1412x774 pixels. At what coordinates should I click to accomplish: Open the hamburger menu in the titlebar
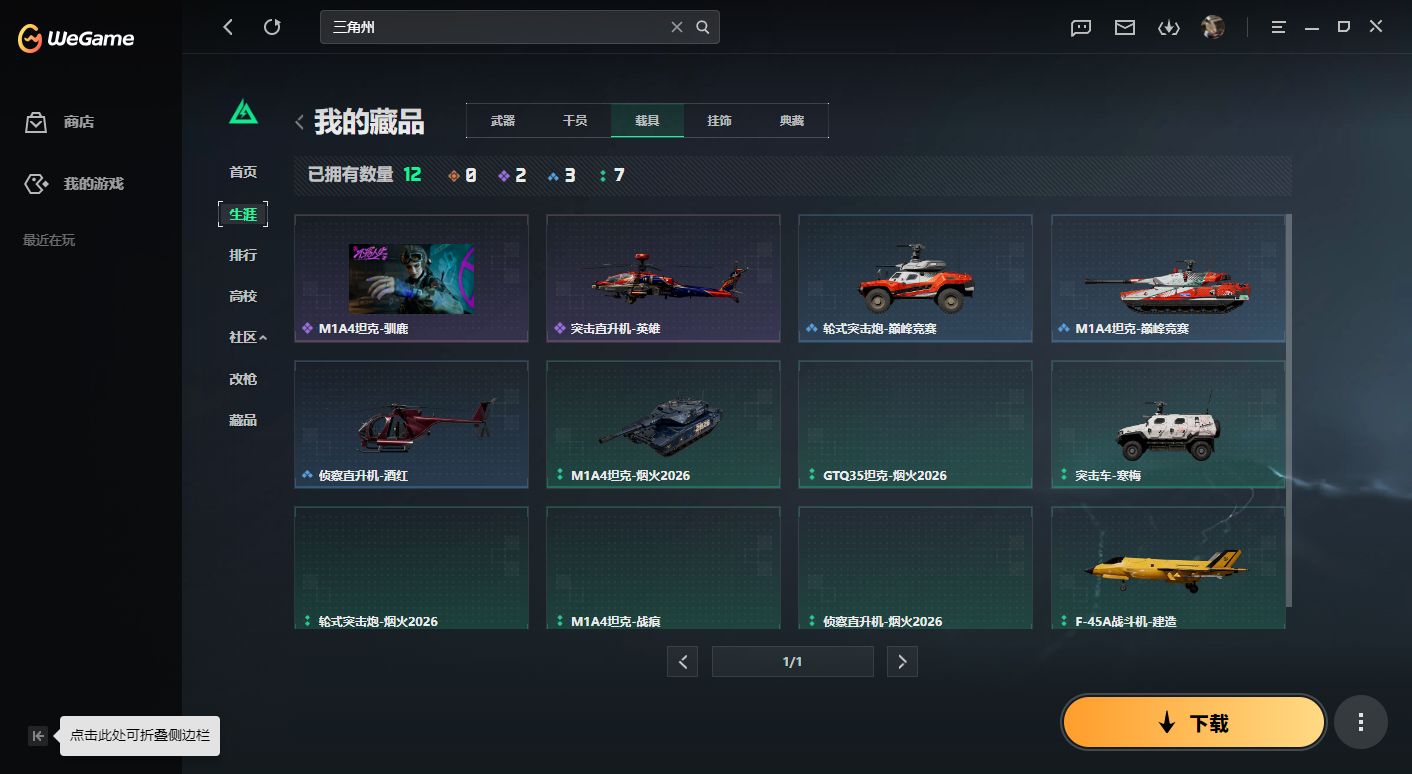pos(1278,27)
